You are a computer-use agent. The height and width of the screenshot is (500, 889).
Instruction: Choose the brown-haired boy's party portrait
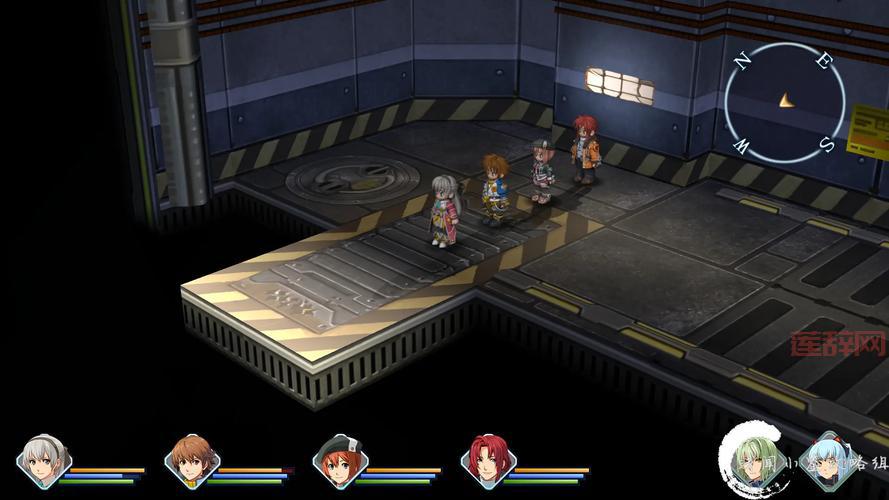(192, 462)
